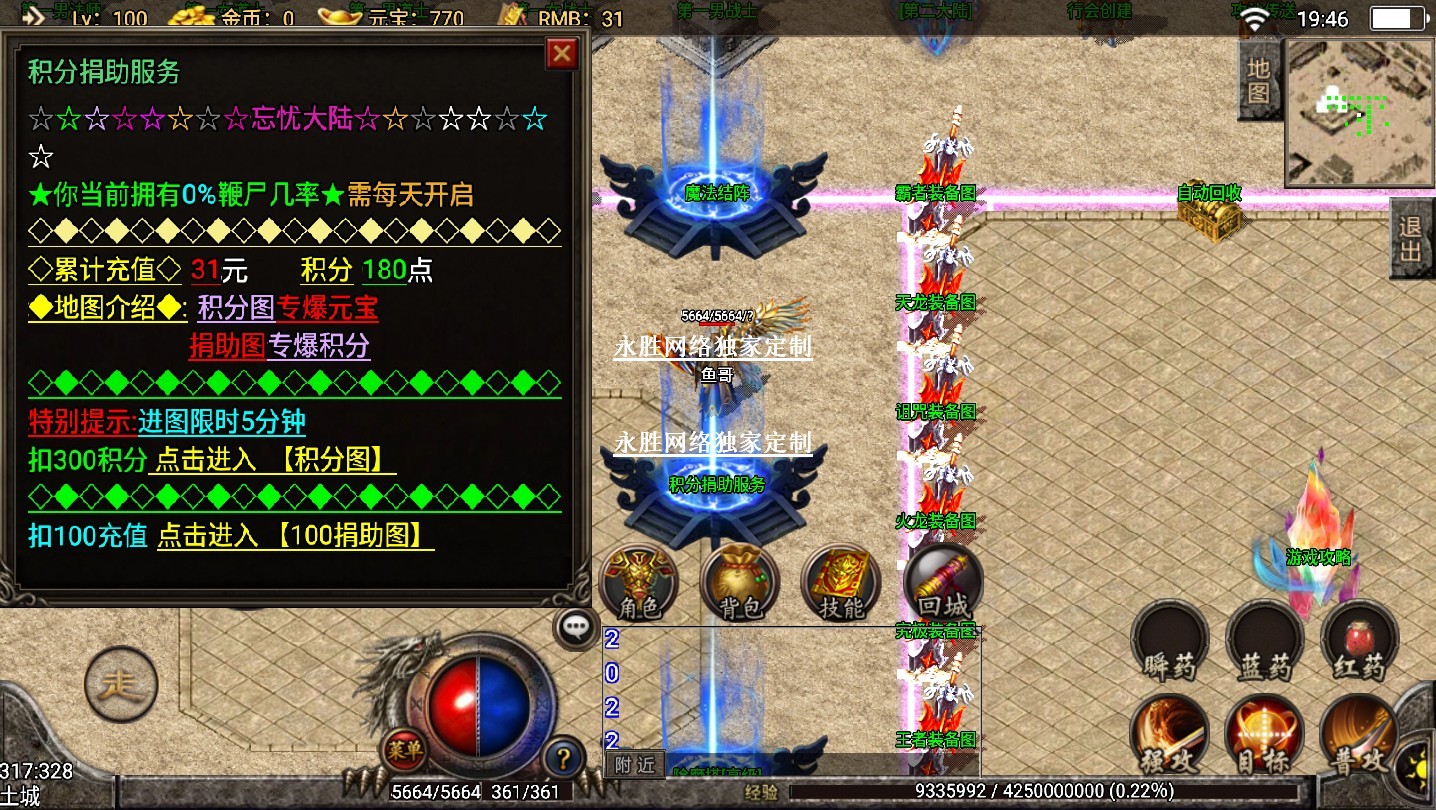
Task: Open the 菜单 menu button
Action: click(405, 748)
